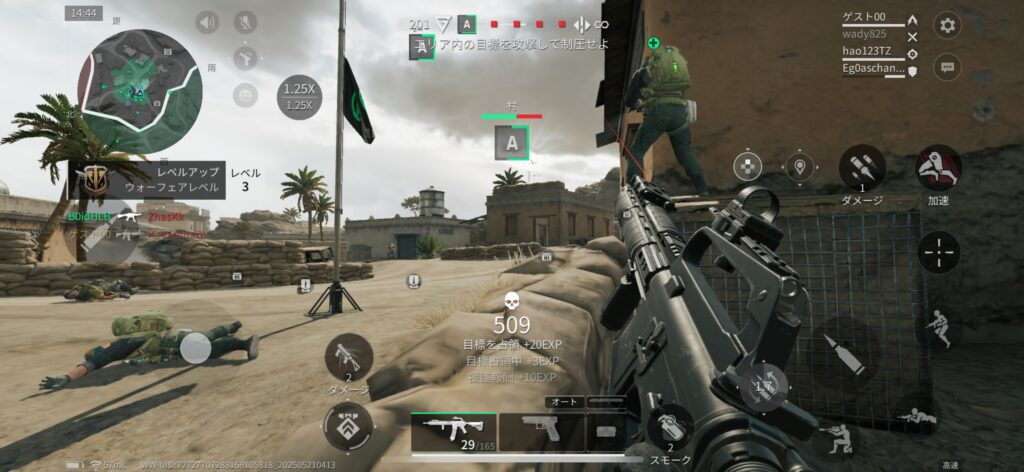The width and height of the screenshot is (1024, 472).
Task: Place a map pin ping marker
Action: [x=797, y=167]
